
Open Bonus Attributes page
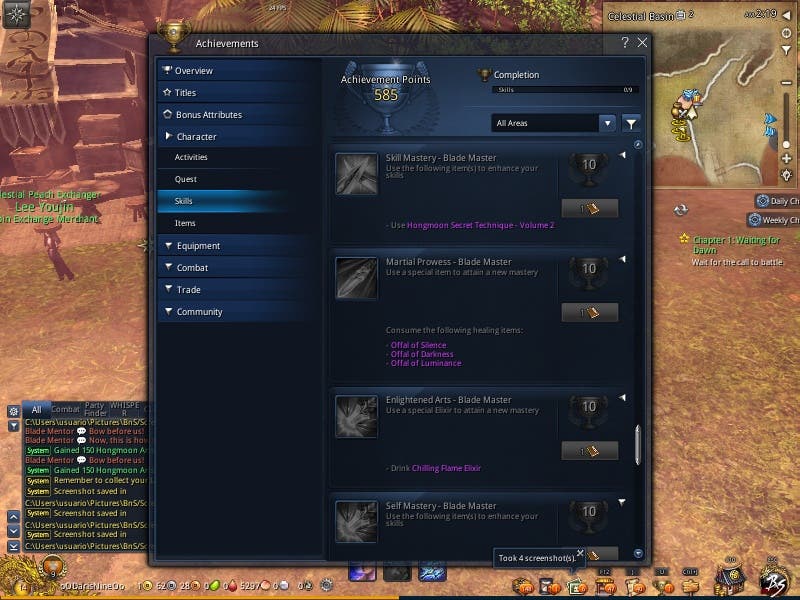pyautogui.click(x=208, y=115)
